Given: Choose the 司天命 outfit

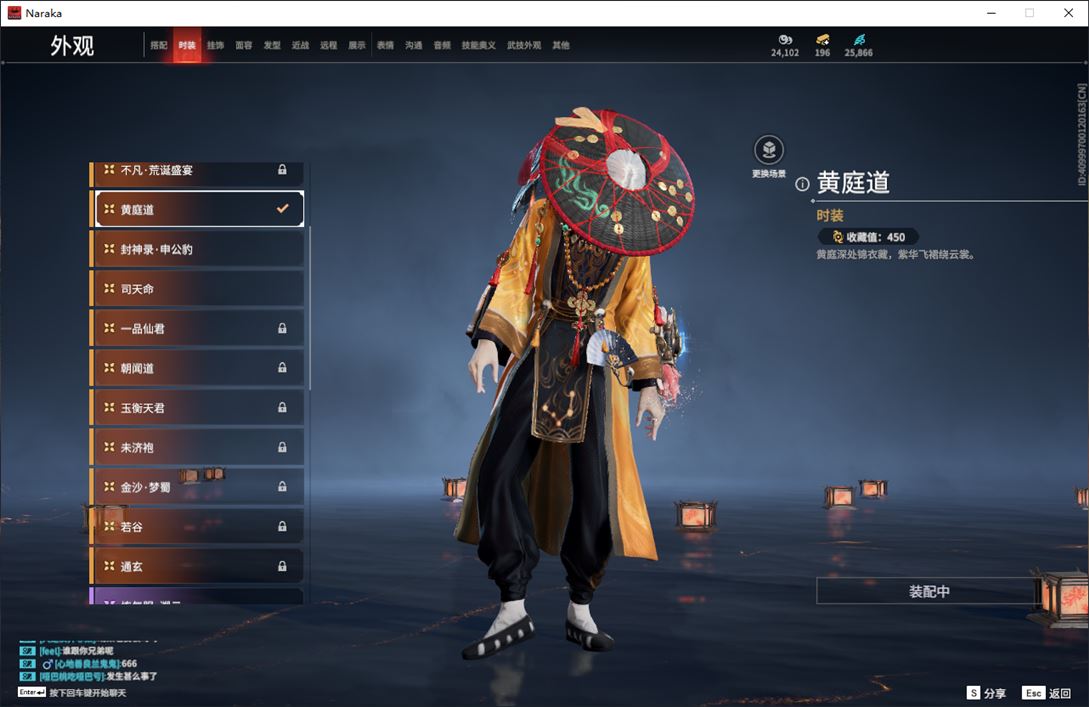Looking at the screenshot, I should click(x=198, y=289).
